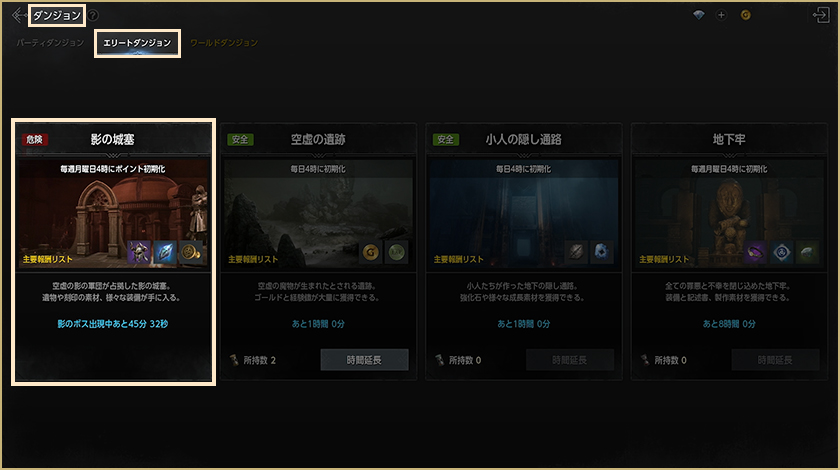Select the エリートダンジョン tab

(137, 43)
